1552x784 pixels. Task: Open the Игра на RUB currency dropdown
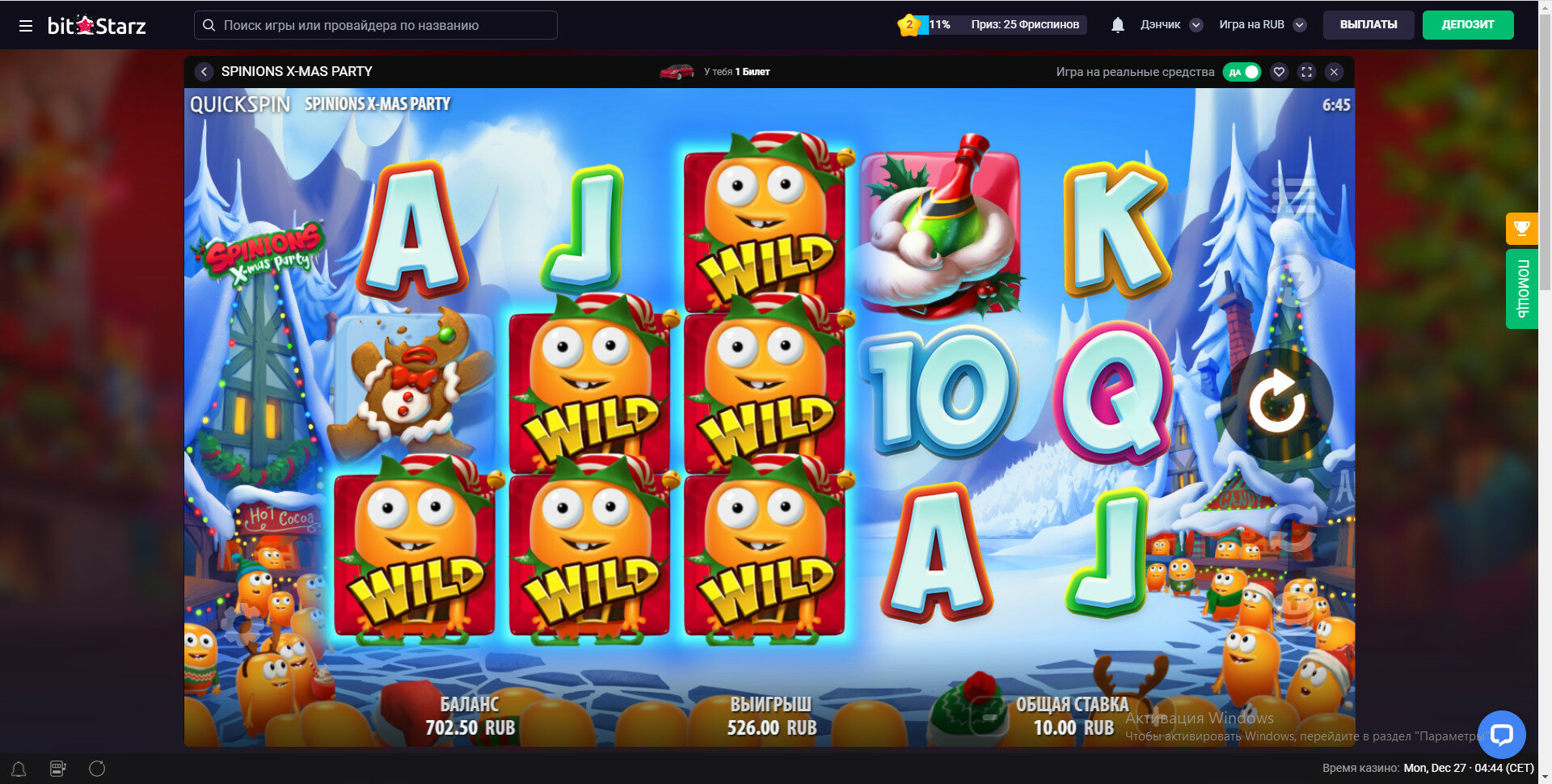click(1262, 25)
